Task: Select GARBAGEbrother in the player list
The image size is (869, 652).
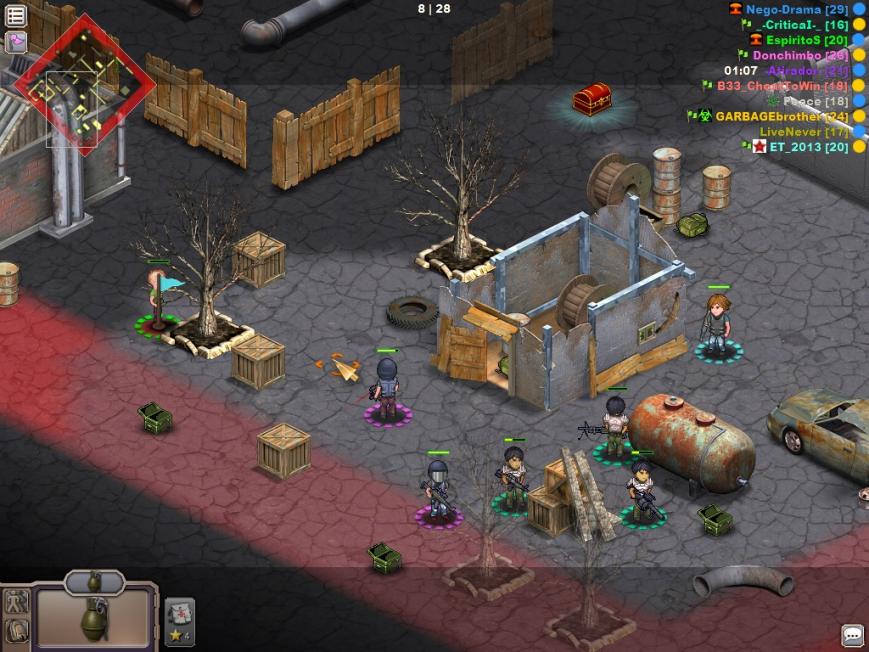Action: point(768,116)
